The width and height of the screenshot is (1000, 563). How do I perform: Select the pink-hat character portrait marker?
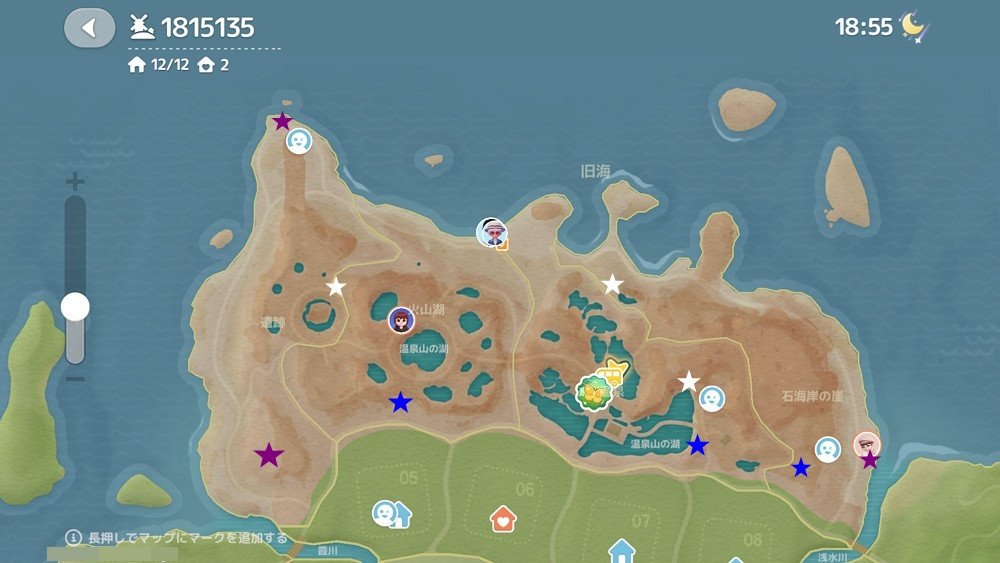click(491, 232)
